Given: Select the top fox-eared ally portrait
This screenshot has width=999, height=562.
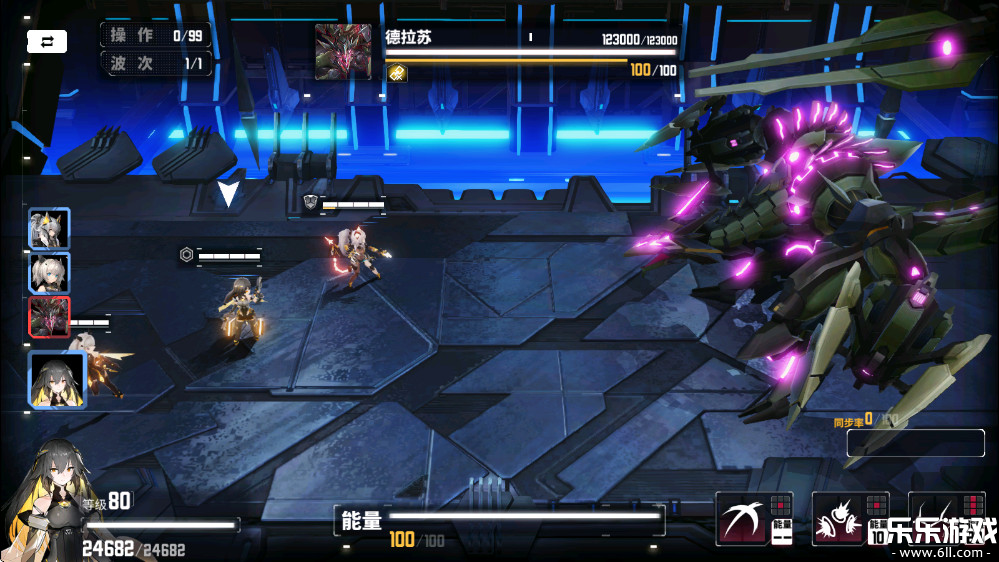Looking at the screenshot, I should [x=49, y=228].
